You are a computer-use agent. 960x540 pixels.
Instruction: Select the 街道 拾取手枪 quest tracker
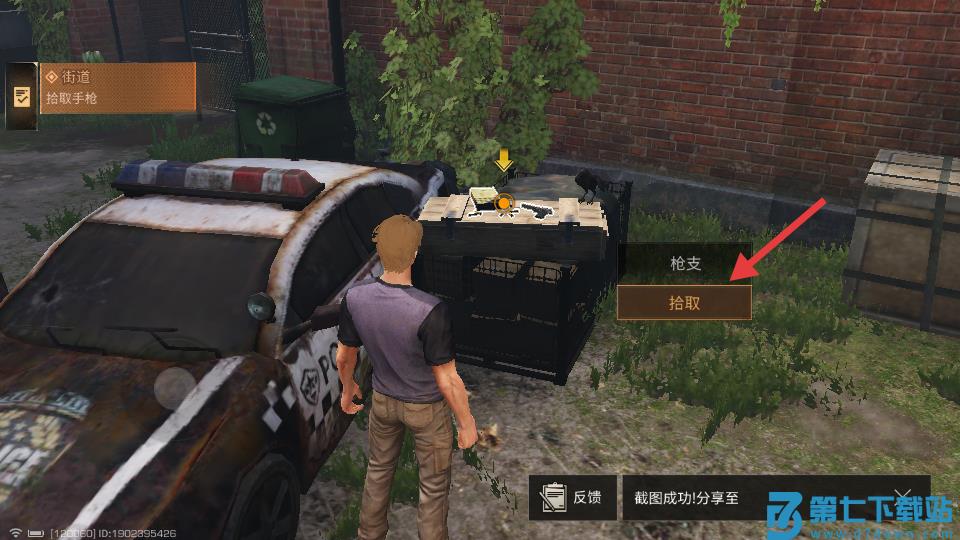pyautogui.click(x=117, y=88)
